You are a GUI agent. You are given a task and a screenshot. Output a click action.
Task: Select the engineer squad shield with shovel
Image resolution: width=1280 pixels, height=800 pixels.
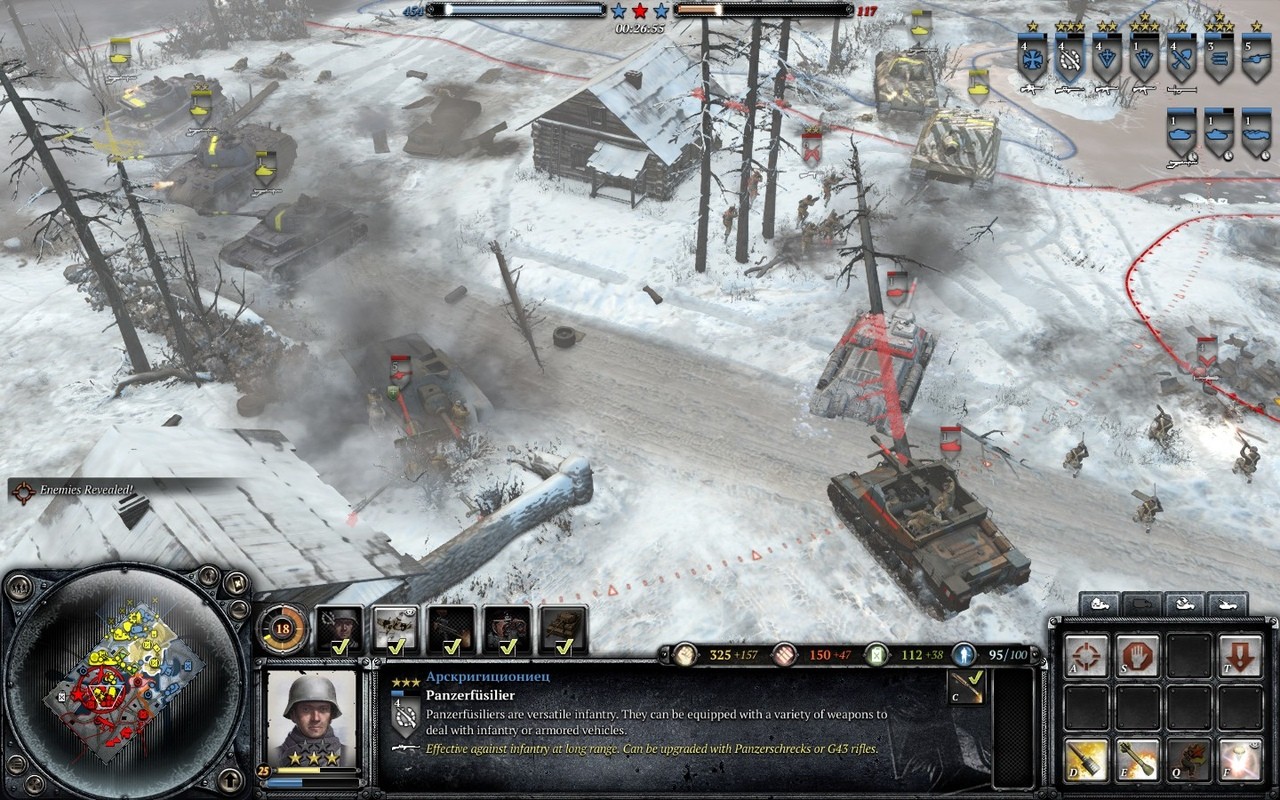(x=1182, y=60)
